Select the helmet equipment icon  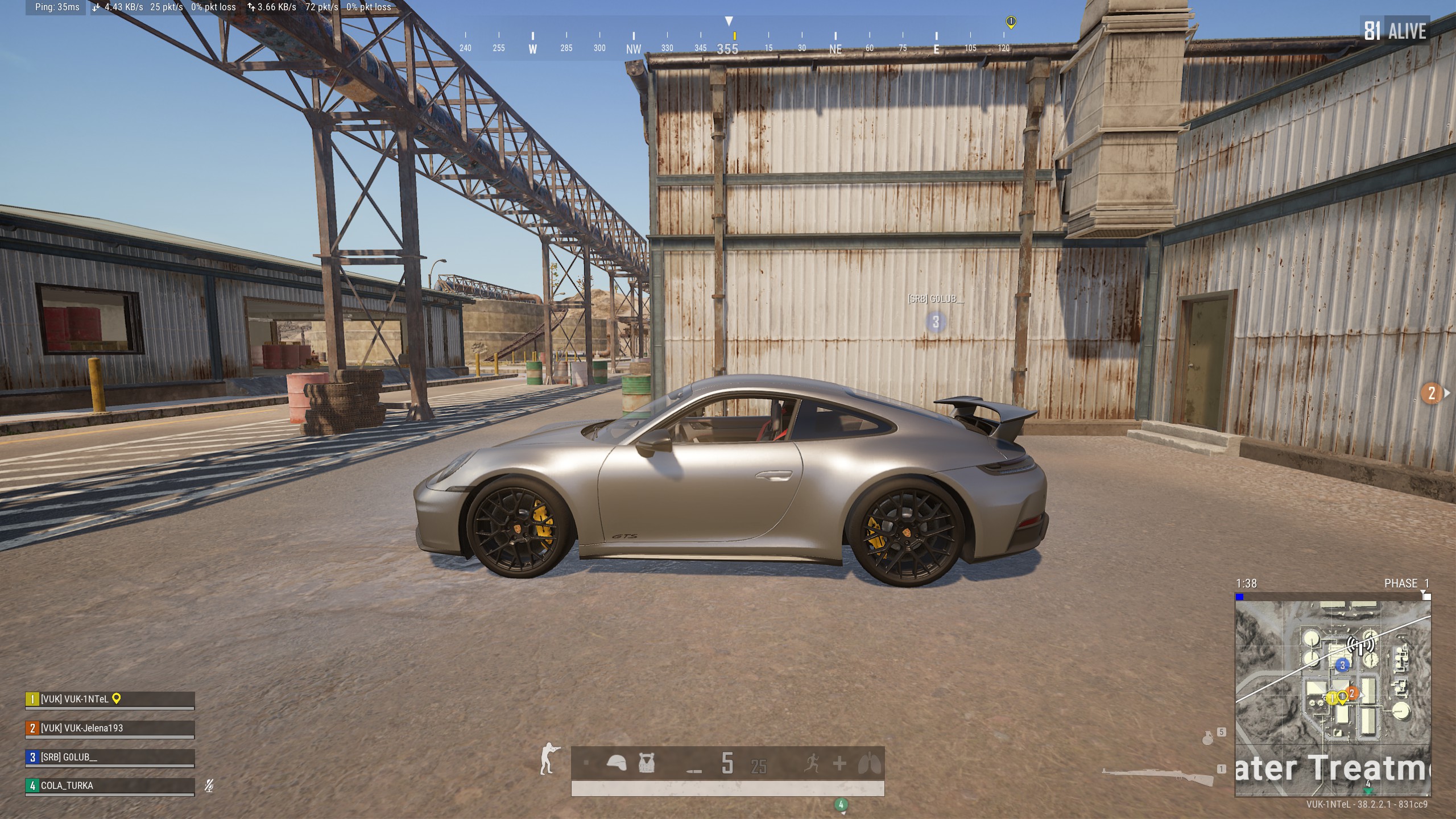click(x=616, y=763)
